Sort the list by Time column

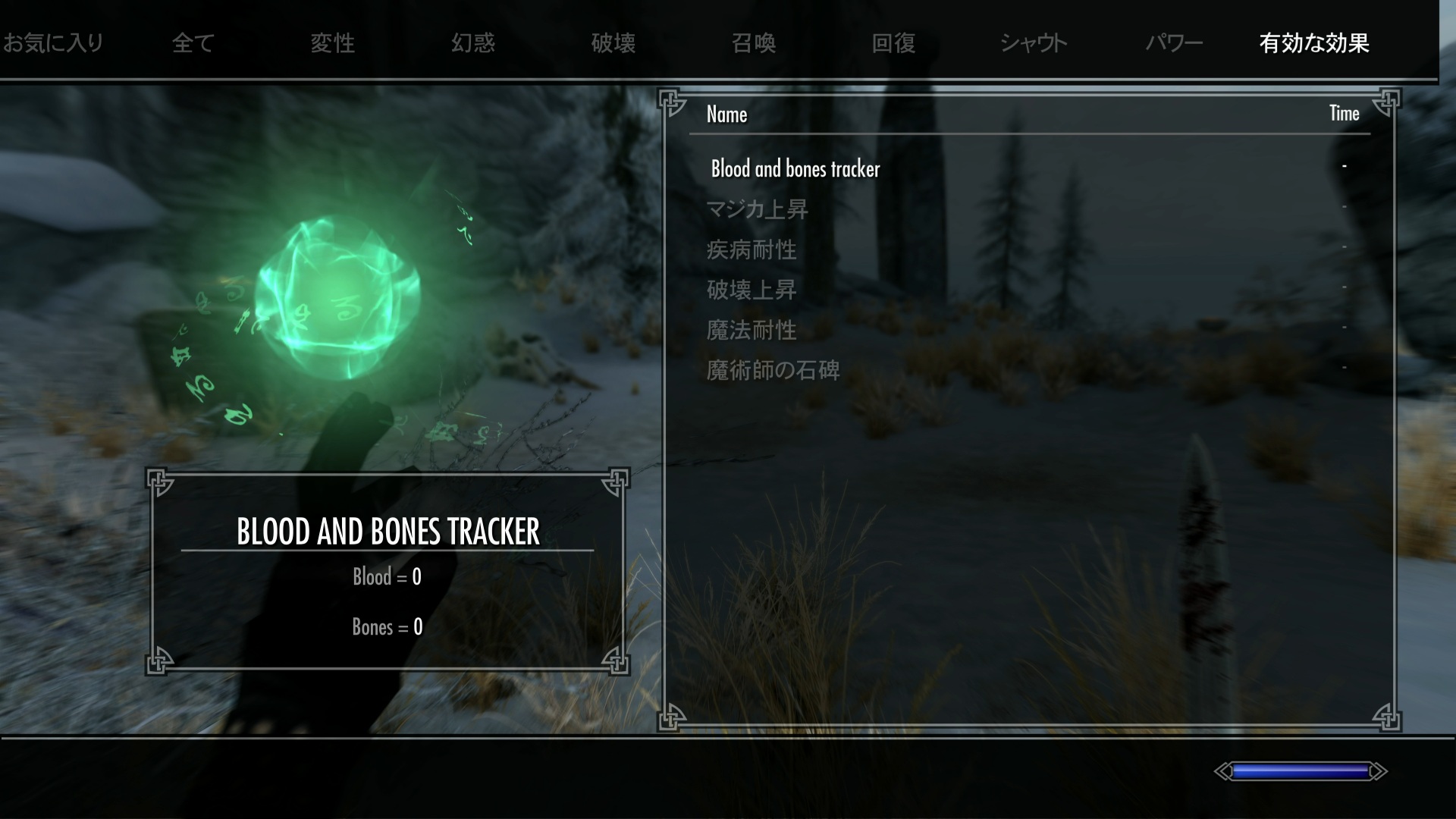(x=1344, y=114)
